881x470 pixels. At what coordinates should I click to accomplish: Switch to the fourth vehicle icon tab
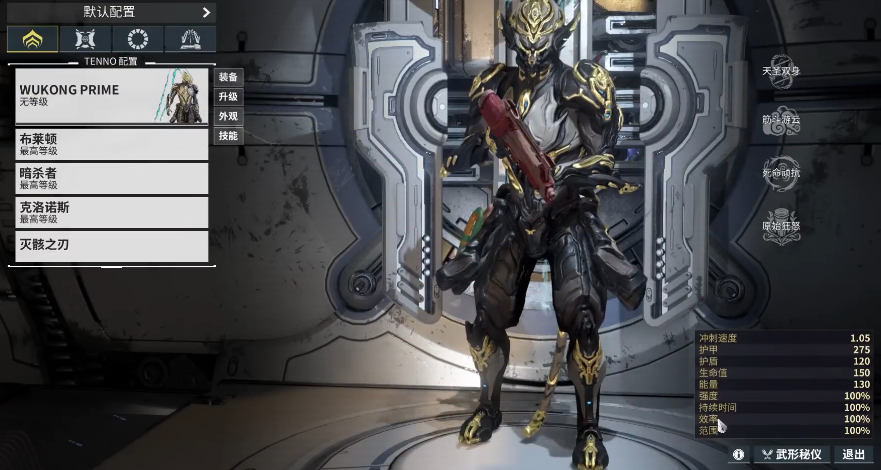[190, 40]
